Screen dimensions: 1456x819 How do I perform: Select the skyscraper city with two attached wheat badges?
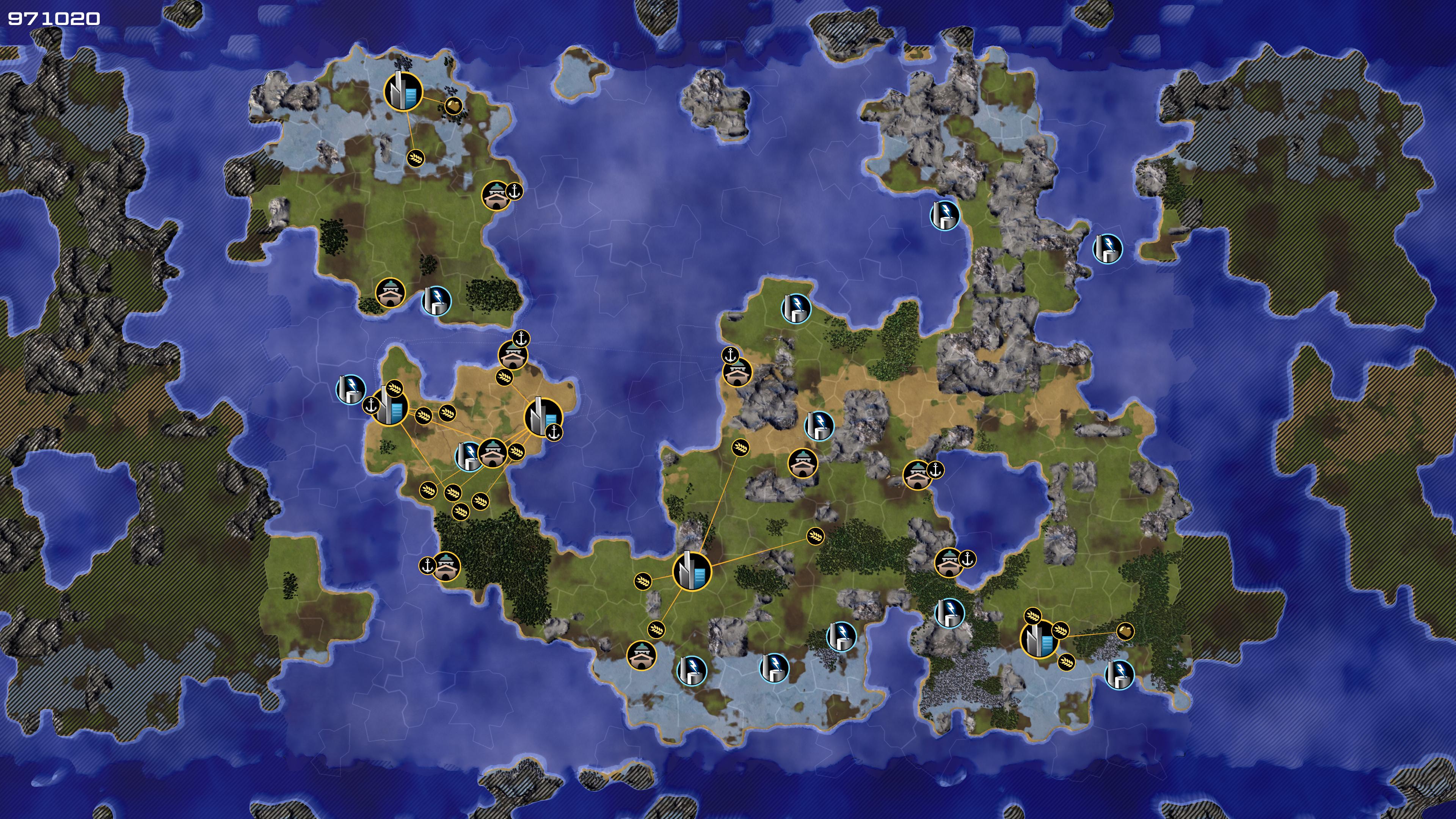tap(1039, 639)
